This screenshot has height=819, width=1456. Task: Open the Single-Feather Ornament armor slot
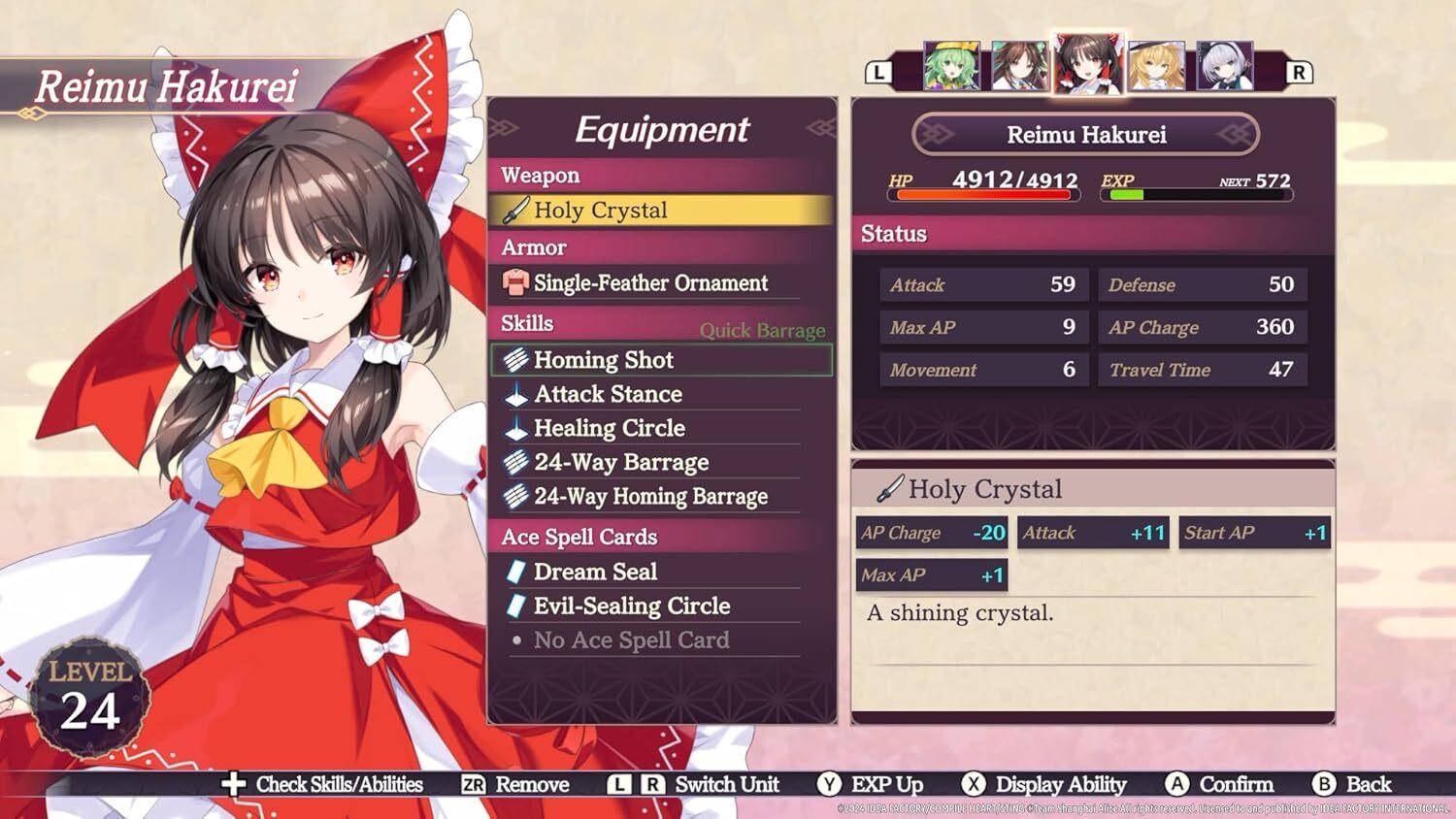pos(650,283)
